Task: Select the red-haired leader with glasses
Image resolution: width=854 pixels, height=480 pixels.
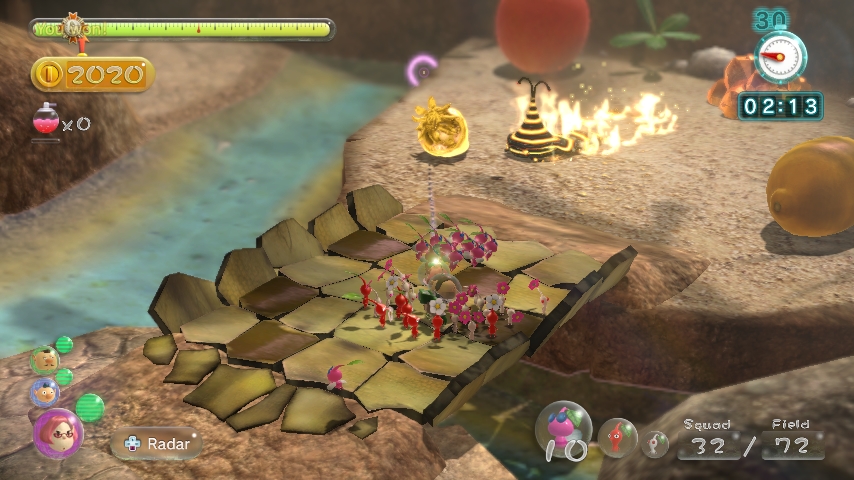Action: tap(57, 433)
